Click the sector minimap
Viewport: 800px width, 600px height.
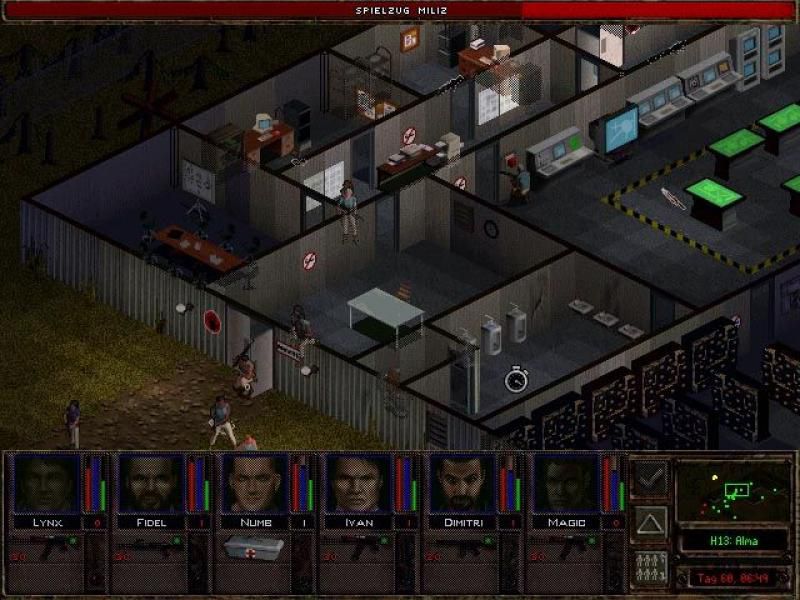(x=734, y=491)
